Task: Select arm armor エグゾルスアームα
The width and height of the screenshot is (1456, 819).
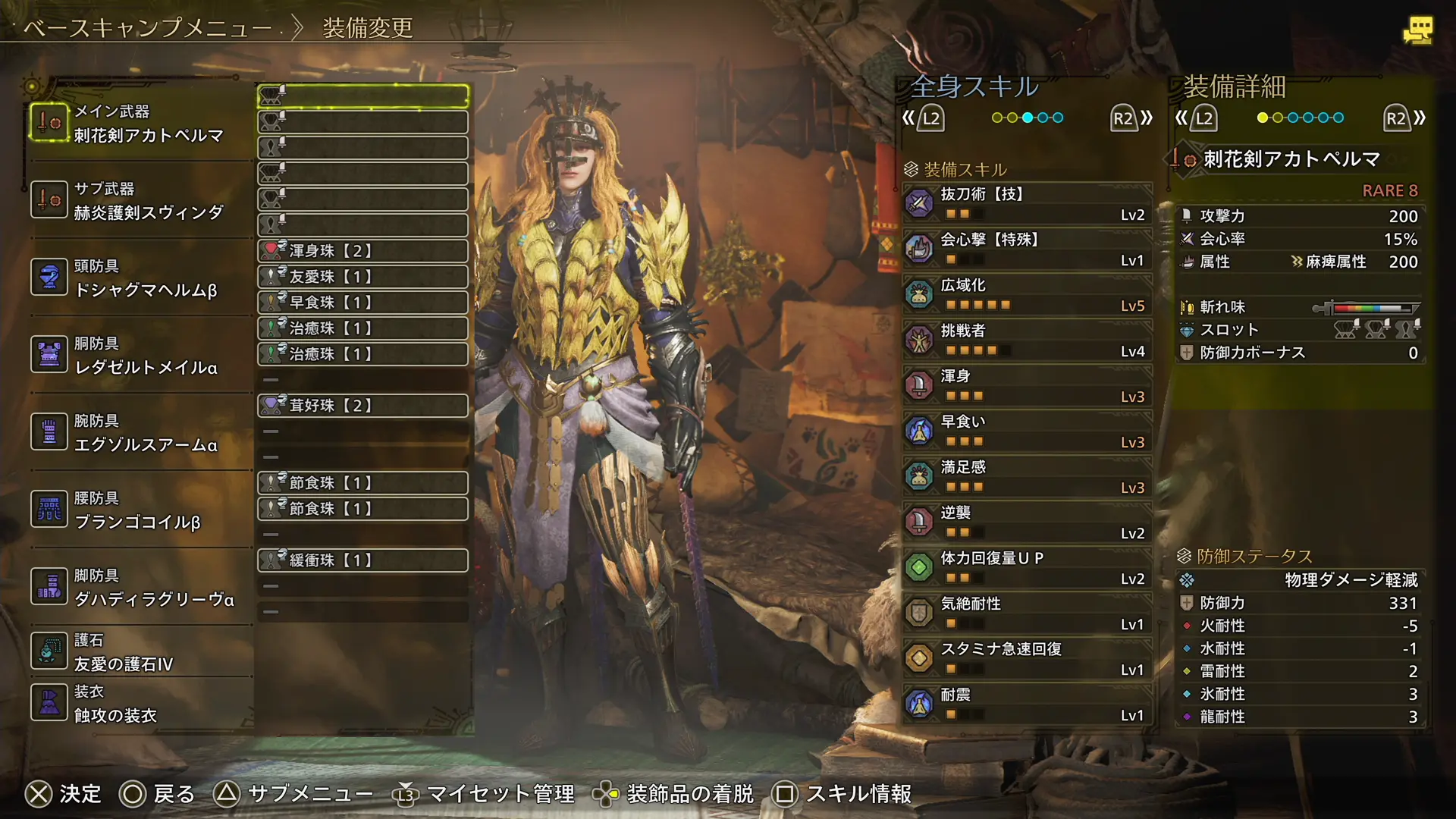Action: coord(140,433)
